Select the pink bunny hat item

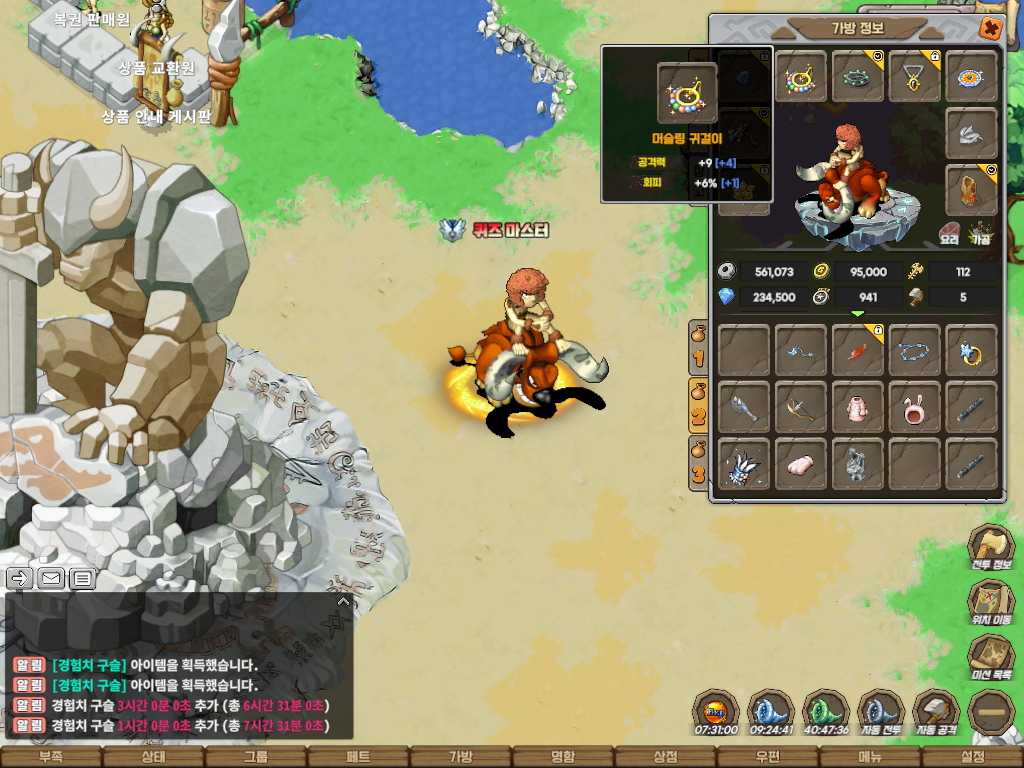pyautogui.click(x=915, y=407)
